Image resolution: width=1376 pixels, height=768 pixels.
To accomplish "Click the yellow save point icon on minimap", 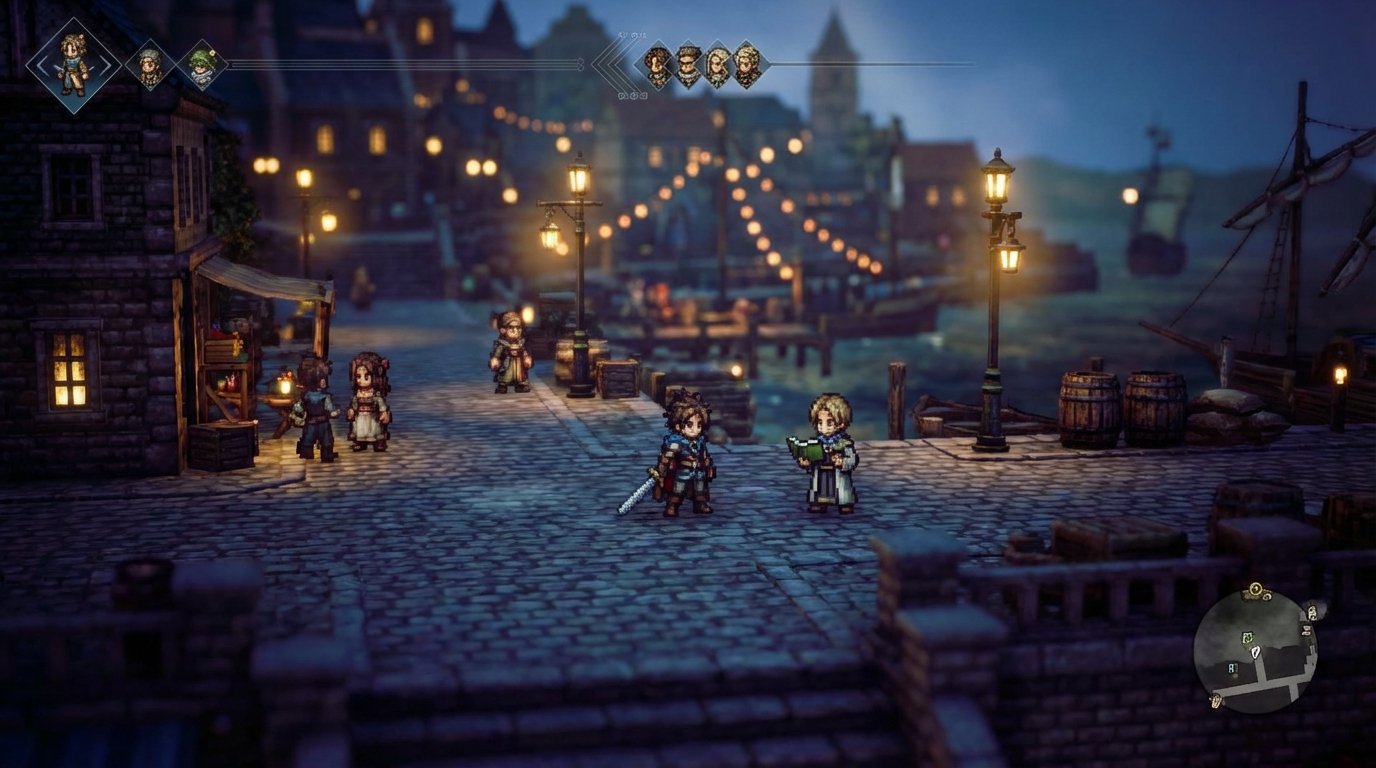I will (1254, 588).
